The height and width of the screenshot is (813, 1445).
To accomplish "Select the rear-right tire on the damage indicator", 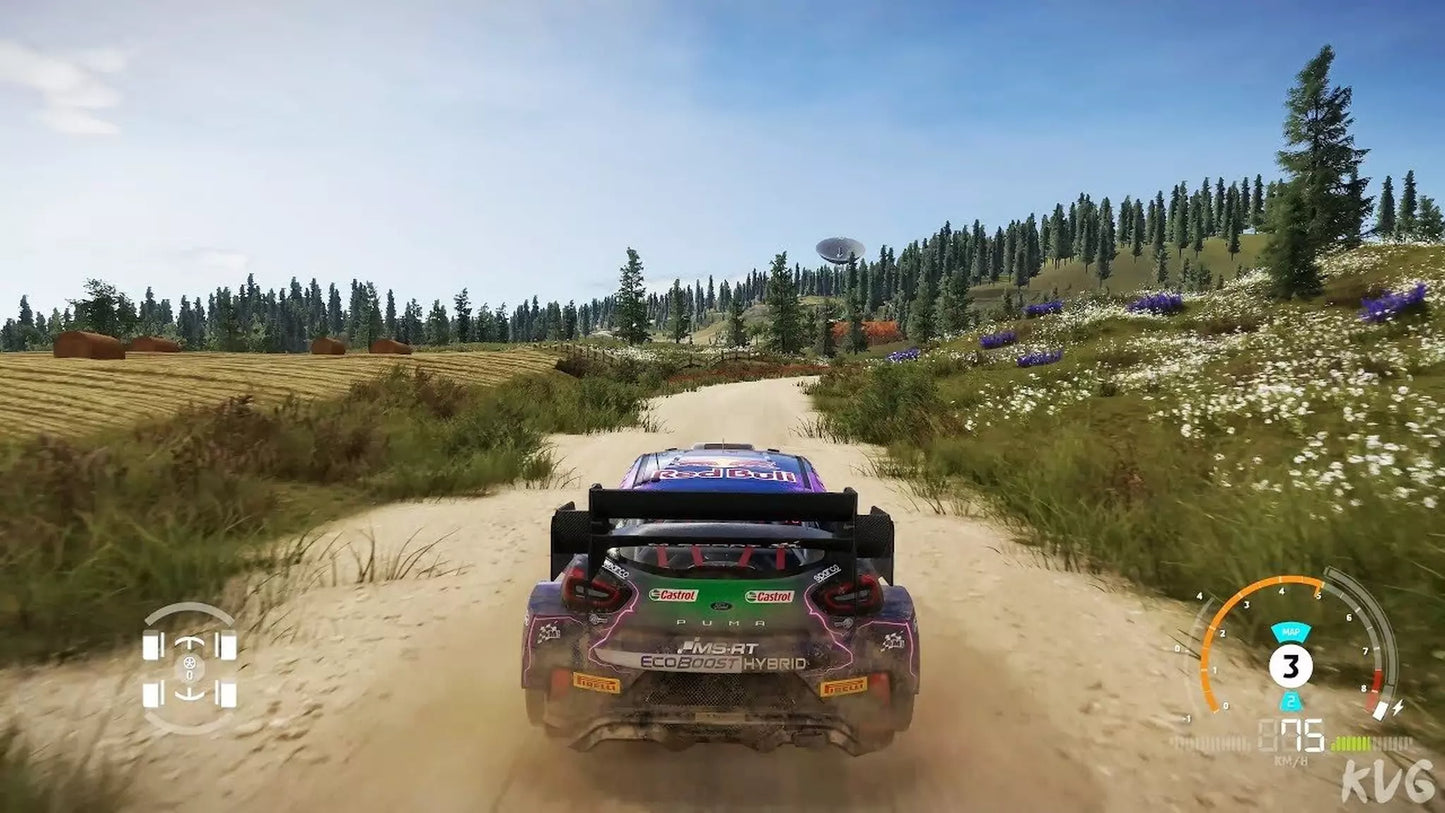I will [228, 693].
